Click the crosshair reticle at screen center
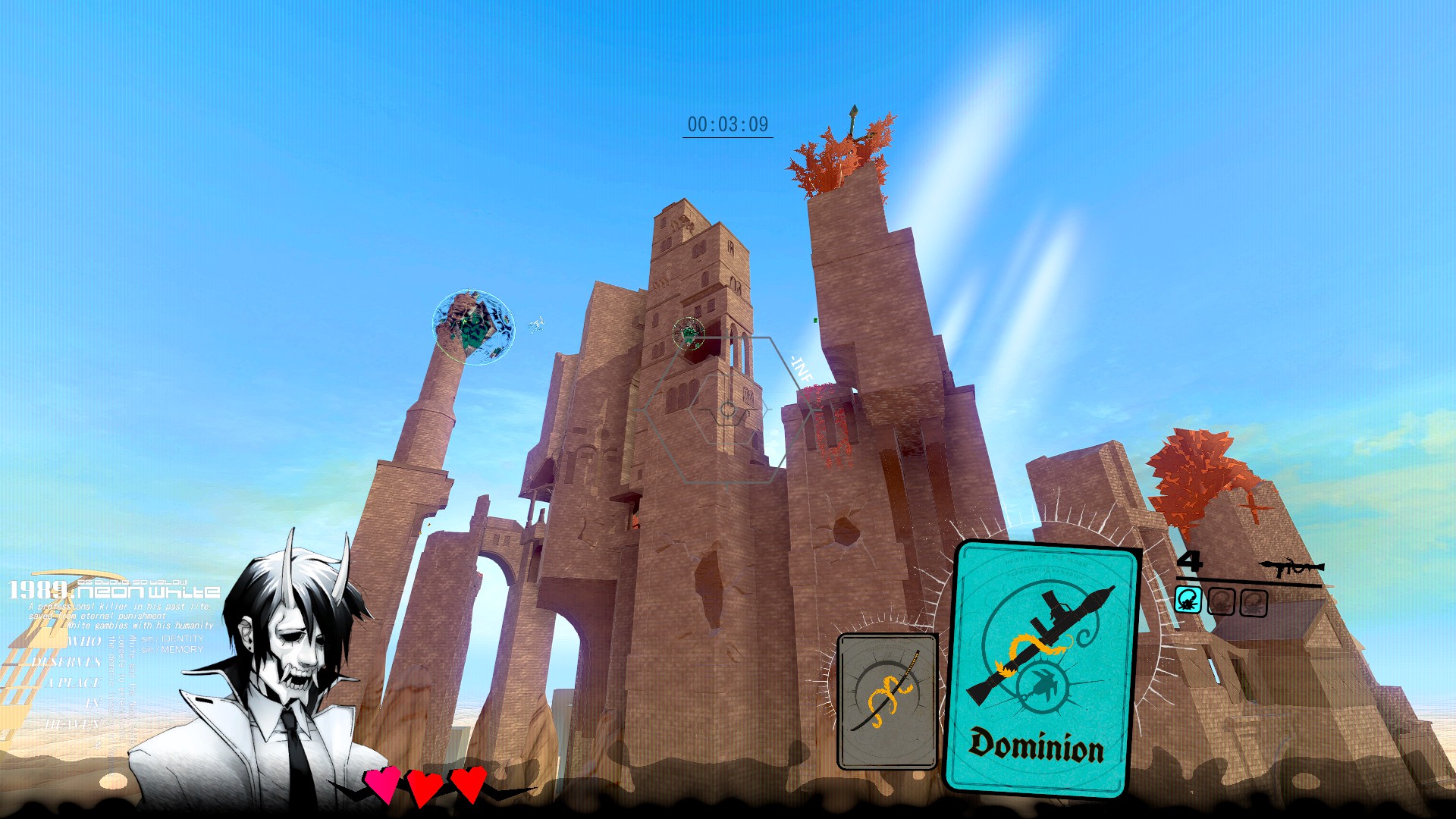 pyautogui.click(x=726, y=409)
